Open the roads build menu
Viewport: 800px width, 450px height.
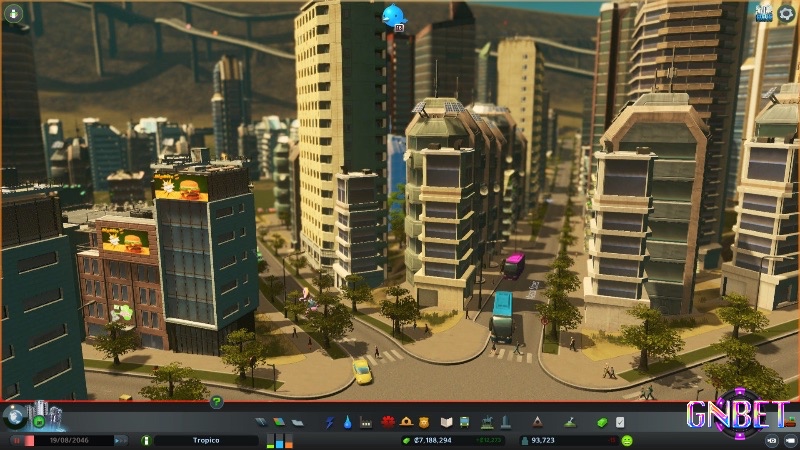click(x=261, y=422)
